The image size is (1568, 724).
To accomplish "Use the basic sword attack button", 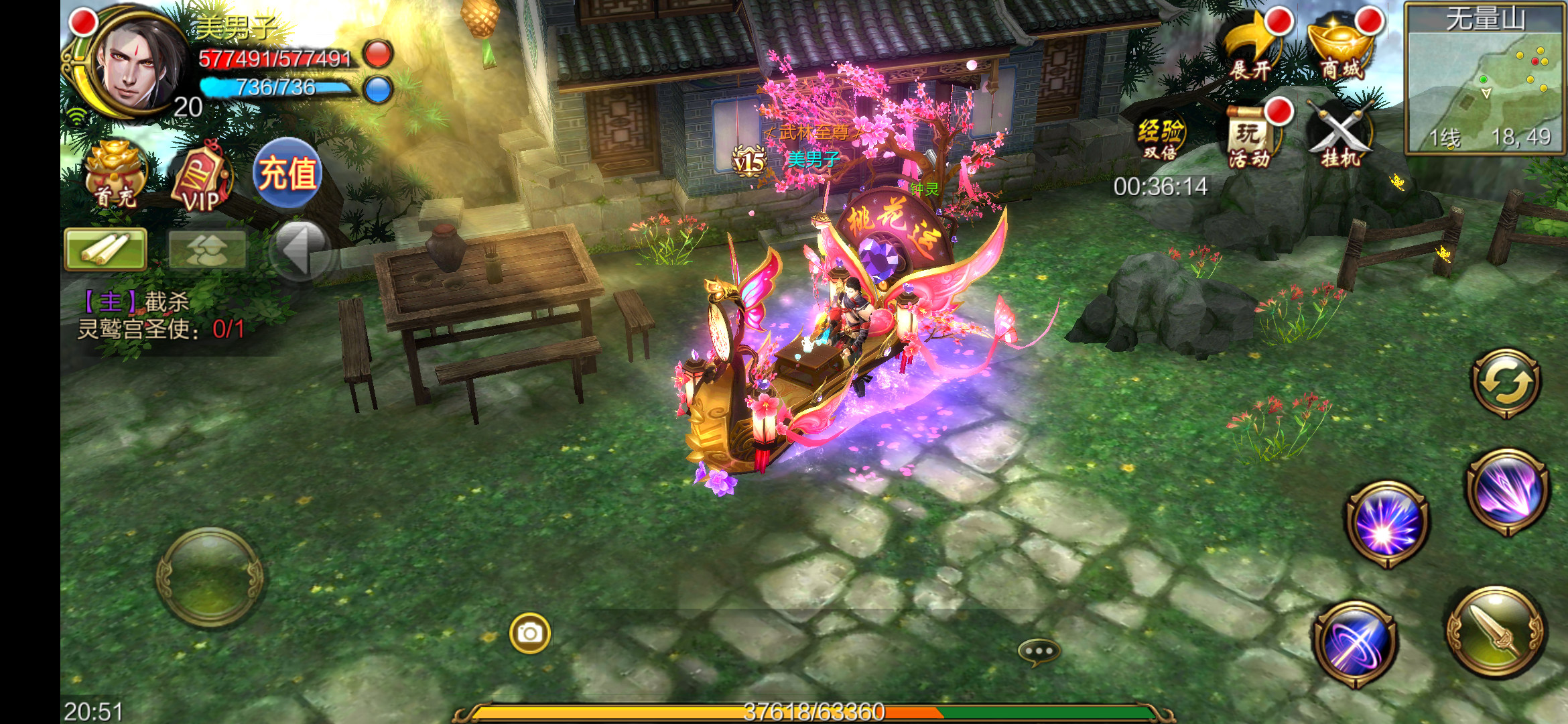I will click(1496, 633).
